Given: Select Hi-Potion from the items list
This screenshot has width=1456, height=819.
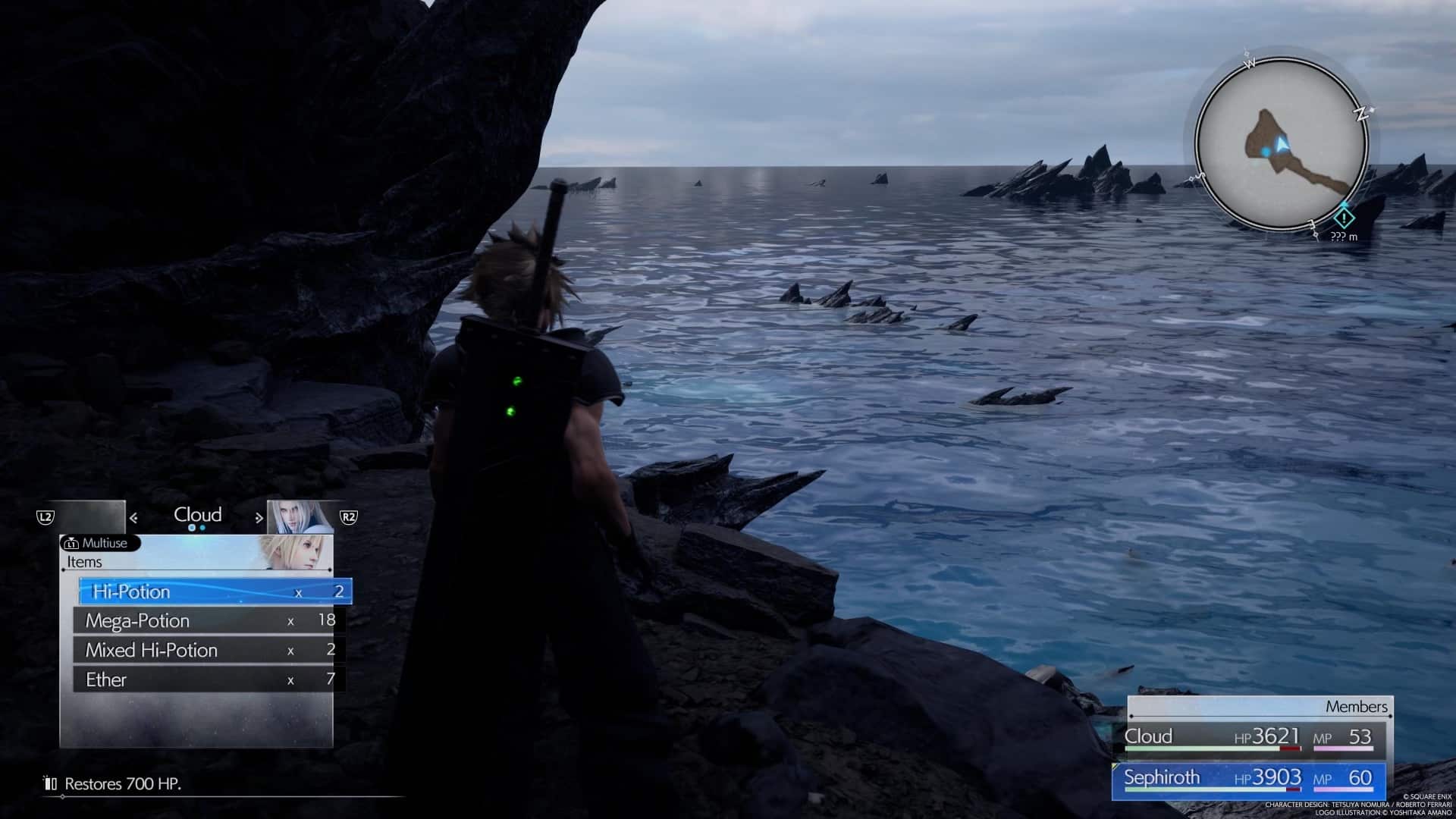Looking at the screenshot, I should click(x=215, y=591).
